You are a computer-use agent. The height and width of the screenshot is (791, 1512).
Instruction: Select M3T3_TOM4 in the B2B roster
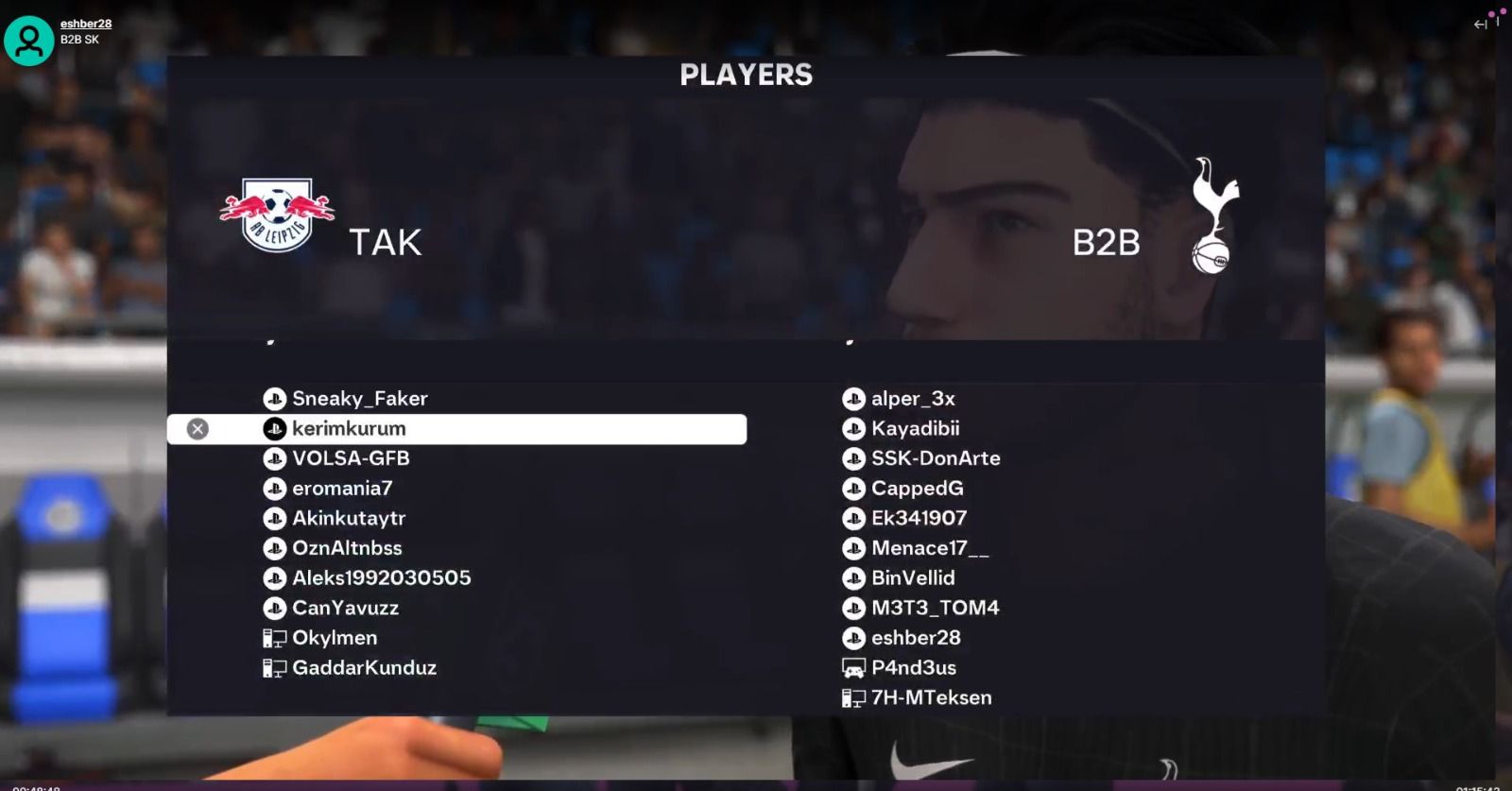(x=935, y=608)
